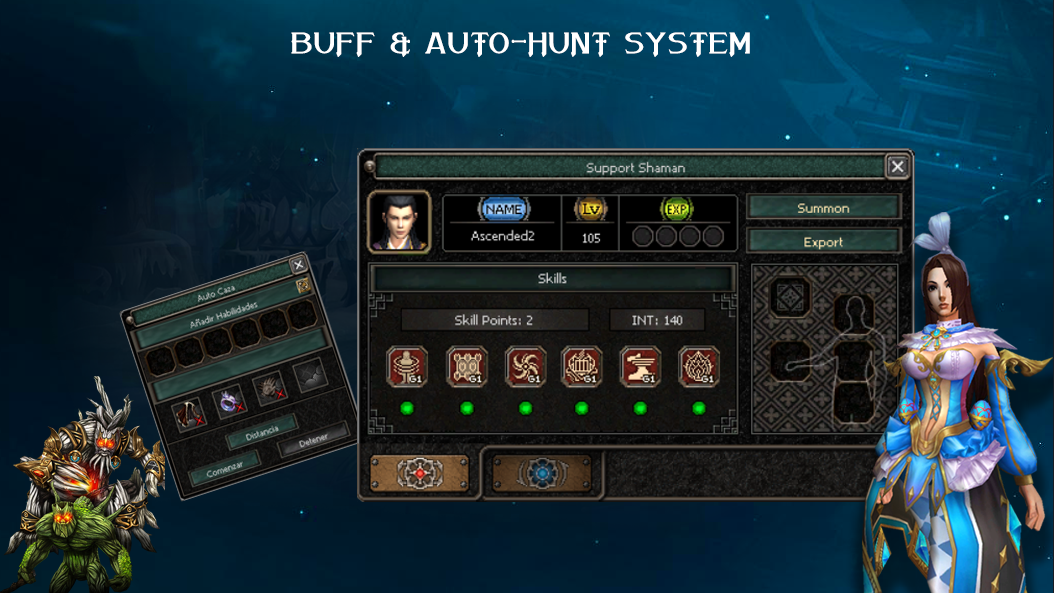Viewport: 1054px width, 593px height.
Task: Stop auto-hunt with Detener
Action: click(313, 440)
